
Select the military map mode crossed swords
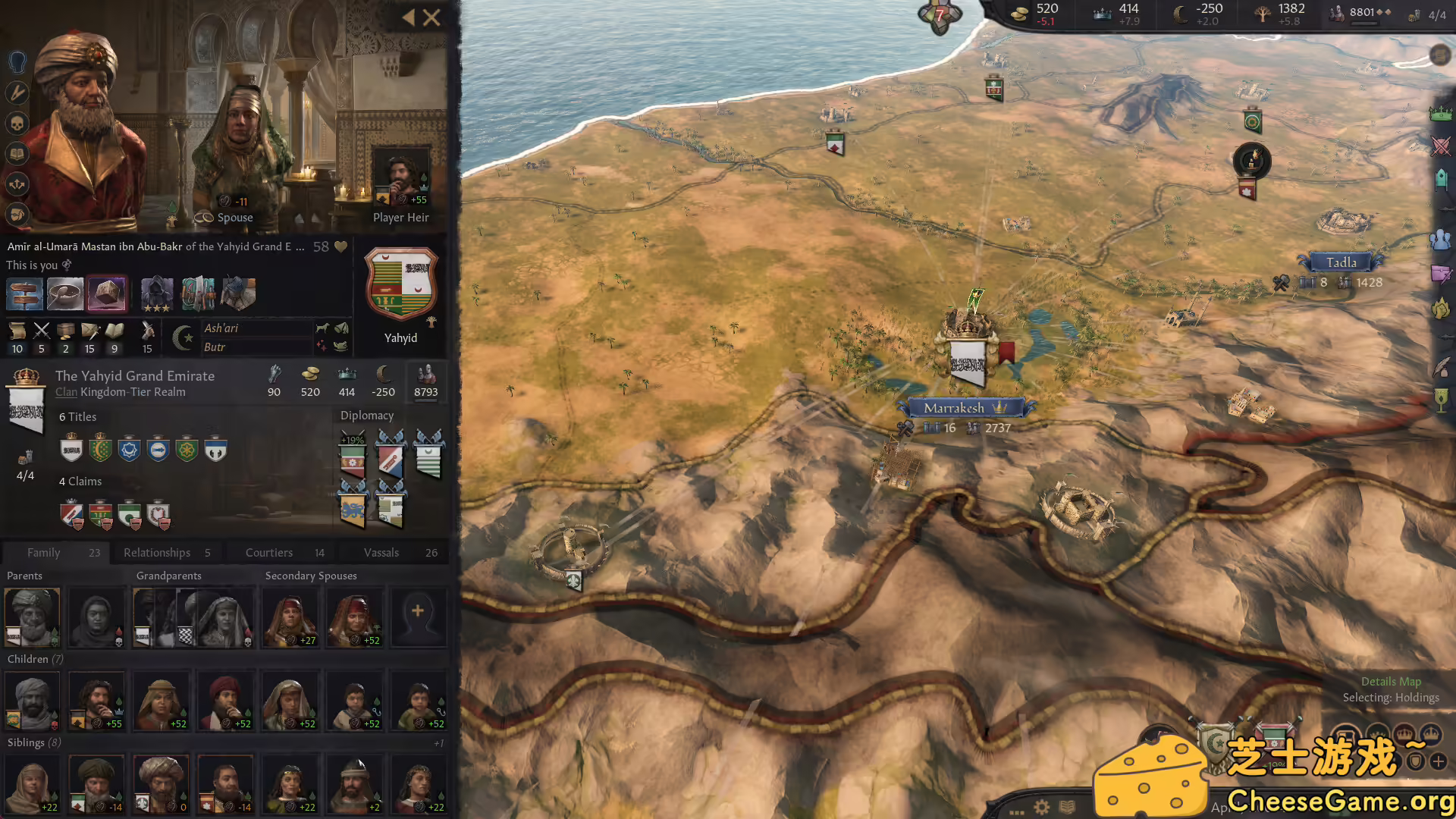pos(1439,146)
